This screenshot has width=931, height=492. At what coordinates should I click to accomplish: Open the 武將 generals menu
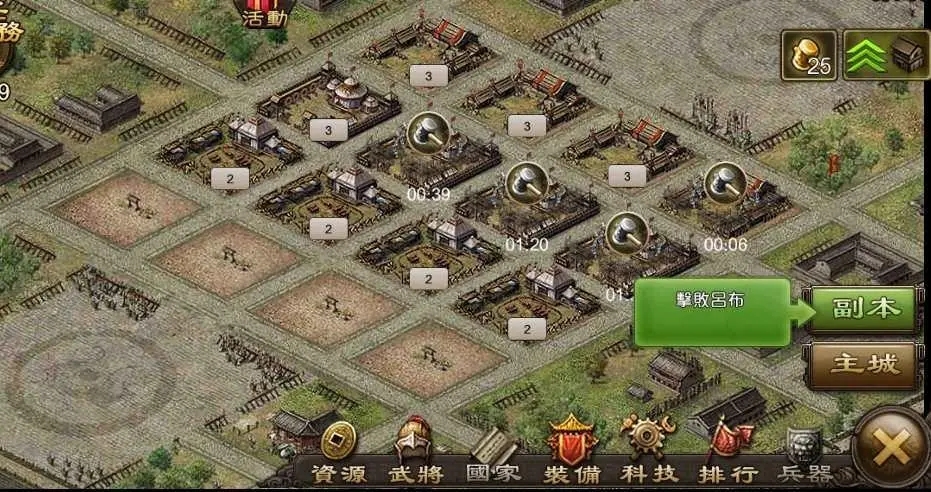pyautogui.click(x=416, y=458)
